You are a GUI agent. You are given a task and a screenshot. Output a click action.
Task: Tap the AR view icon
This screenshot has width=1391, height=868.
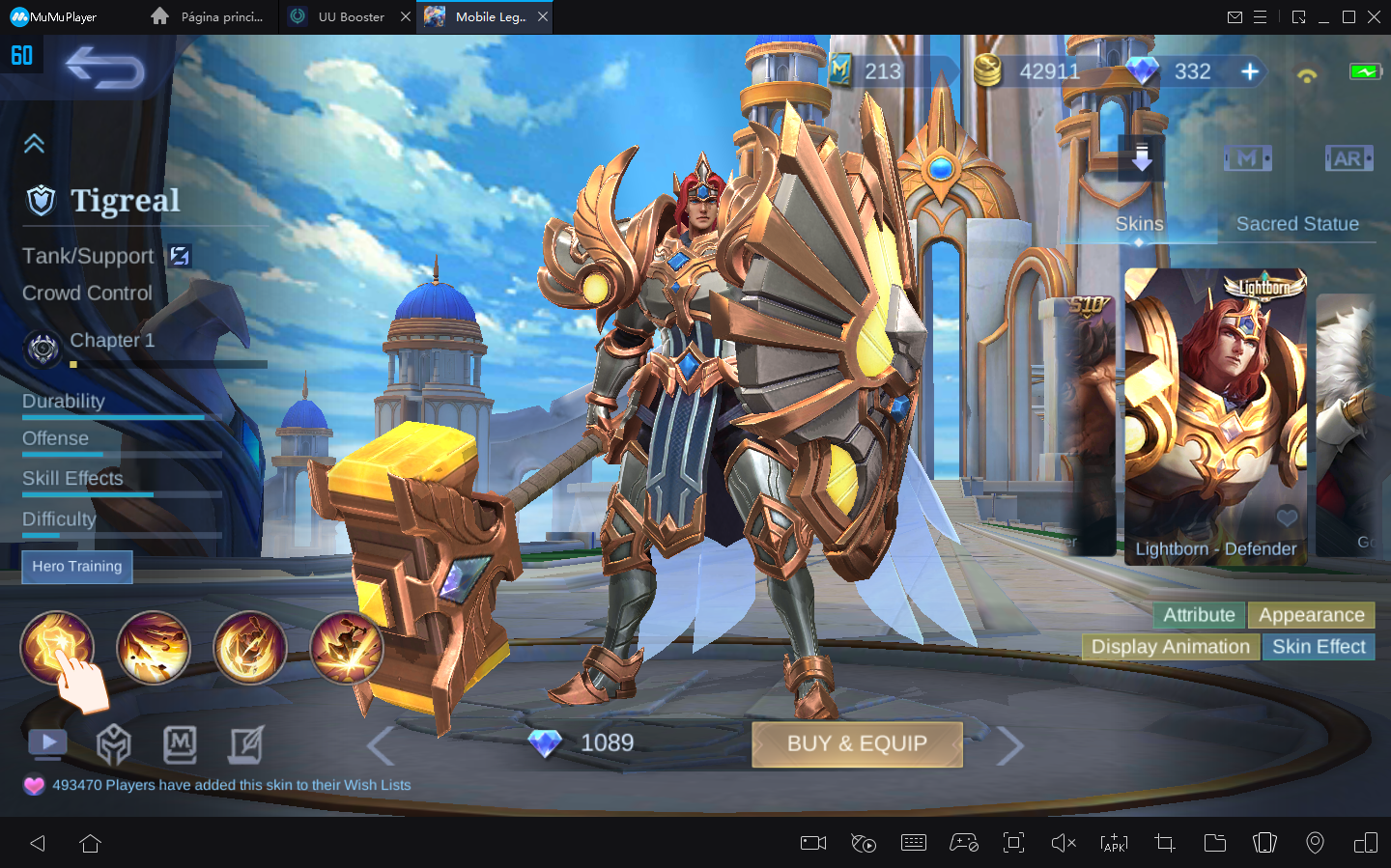1348,157
